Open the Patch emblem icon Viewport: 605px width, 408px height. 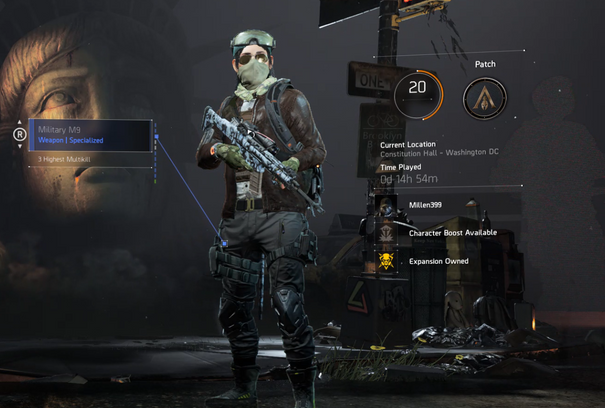point(485,97)
